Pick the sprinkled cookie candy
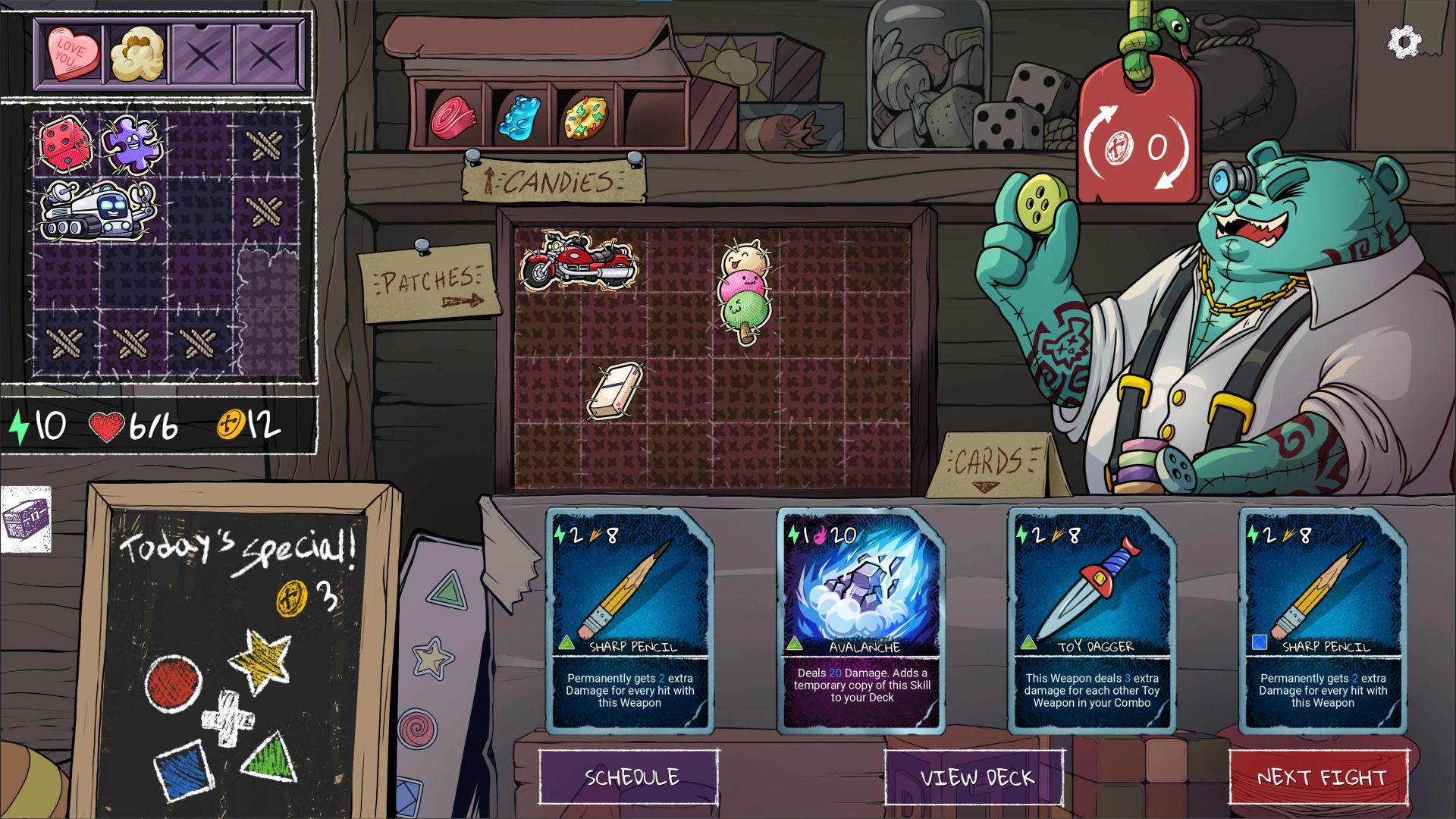Viewport: 1456px width, 819px height. (x=585, y=118)
